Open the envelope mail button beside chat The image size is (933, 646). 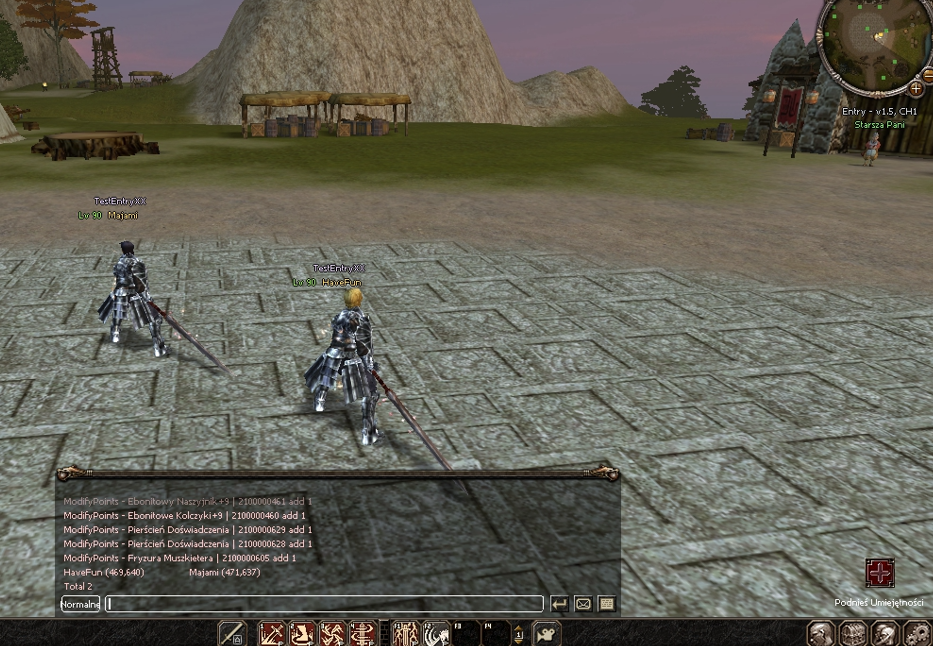point(583,604)
